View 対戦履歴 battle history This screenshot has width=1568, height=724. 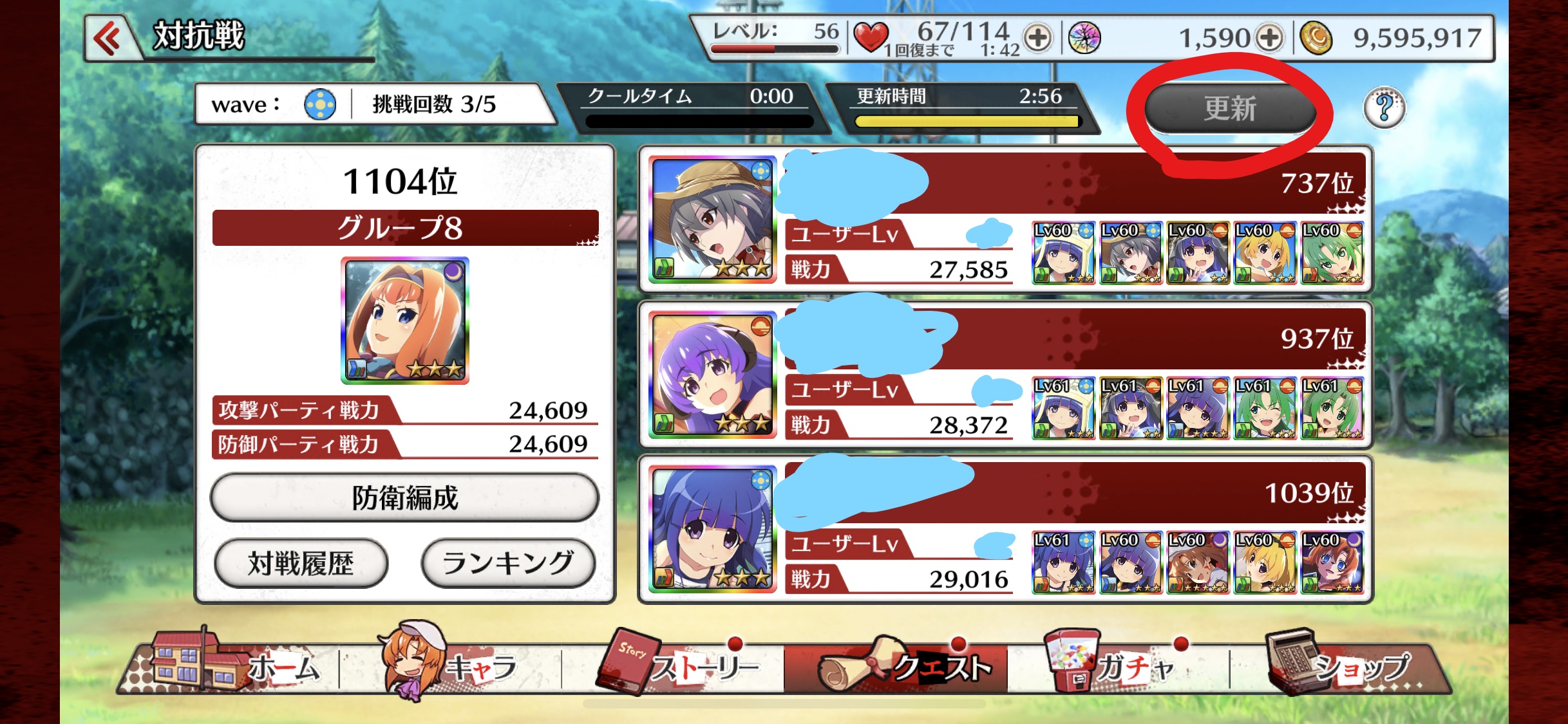click(x=301, y=564)
